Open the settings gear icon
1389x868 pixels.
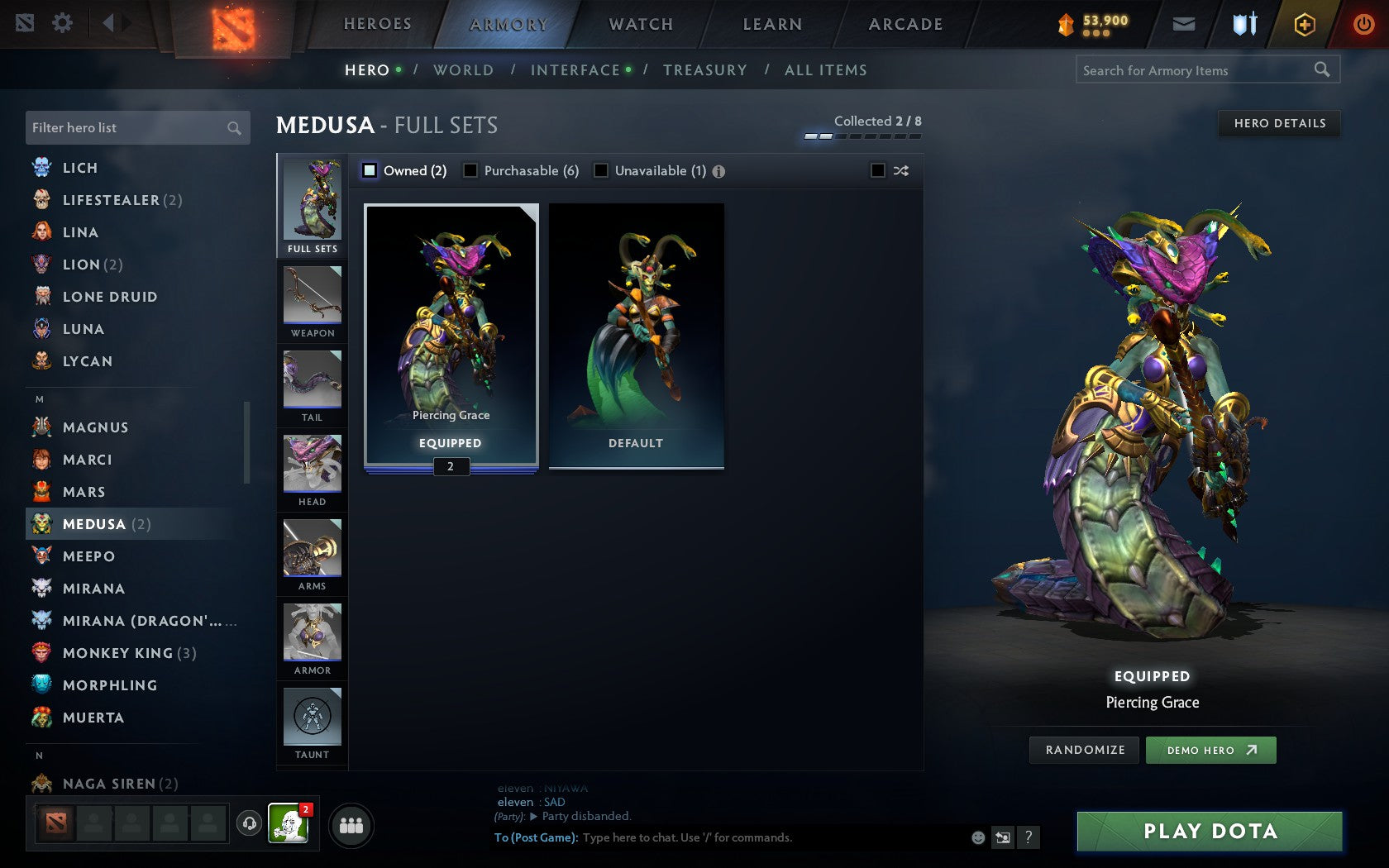coord(60,24)
